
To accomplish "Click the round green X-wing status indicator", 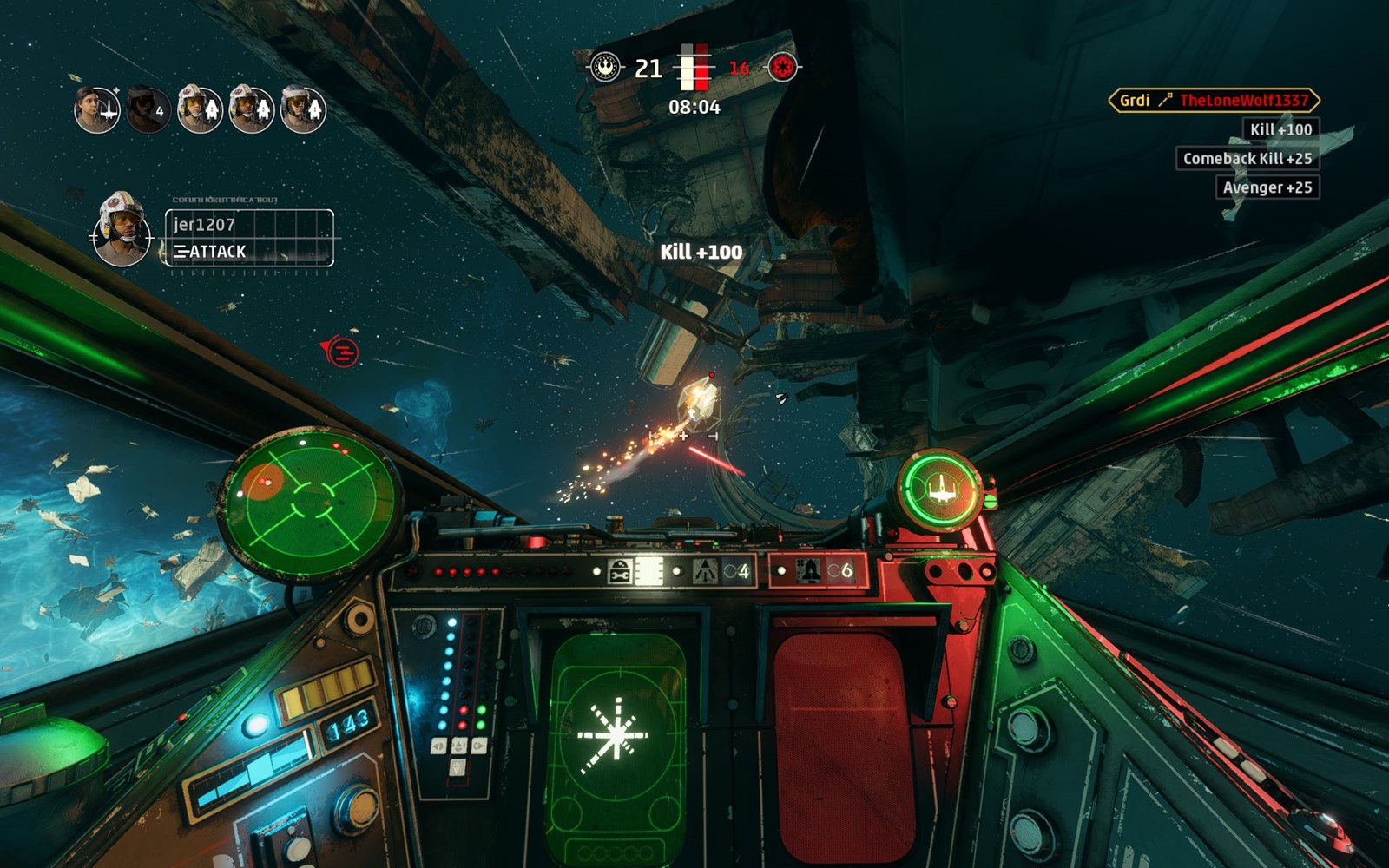I will coord(940,490).
